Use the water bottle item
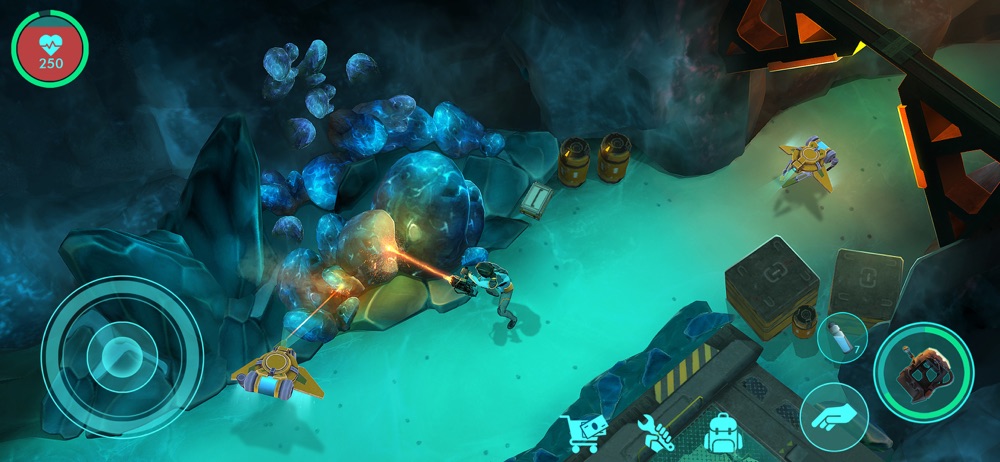1000x462 pixels. [x=841, y=337]
